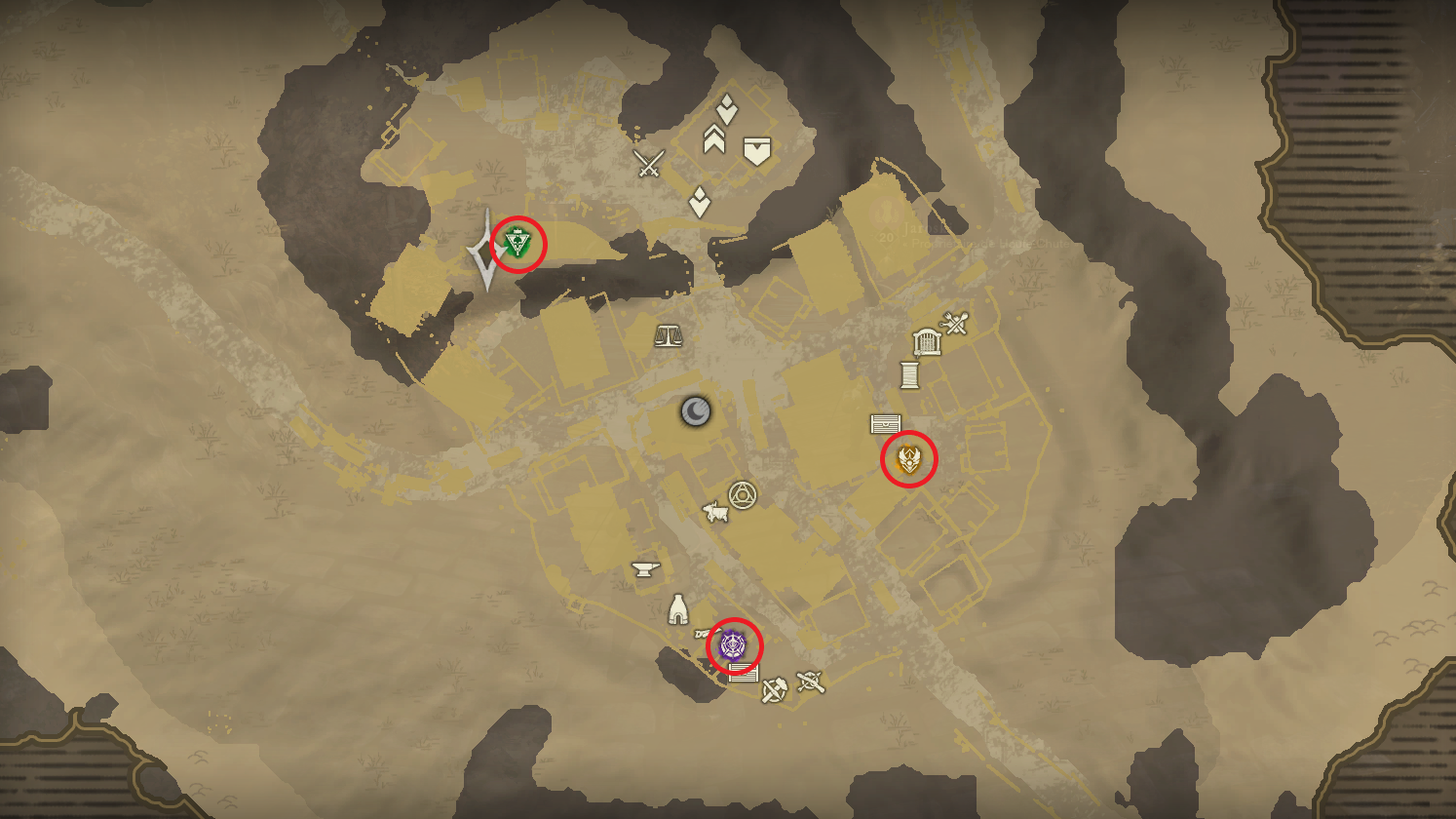Viewport: 1456px width, 819px height.
Task: Select the crossed muskets marker bottom right
Action: (811, 682)
